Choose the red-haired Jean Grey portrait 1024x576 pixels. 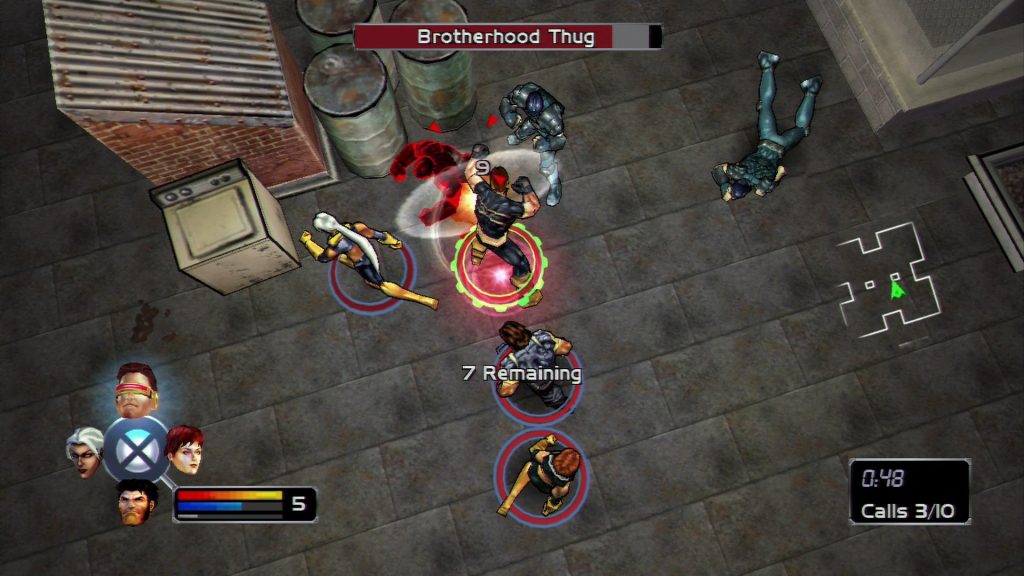[185, 449]
